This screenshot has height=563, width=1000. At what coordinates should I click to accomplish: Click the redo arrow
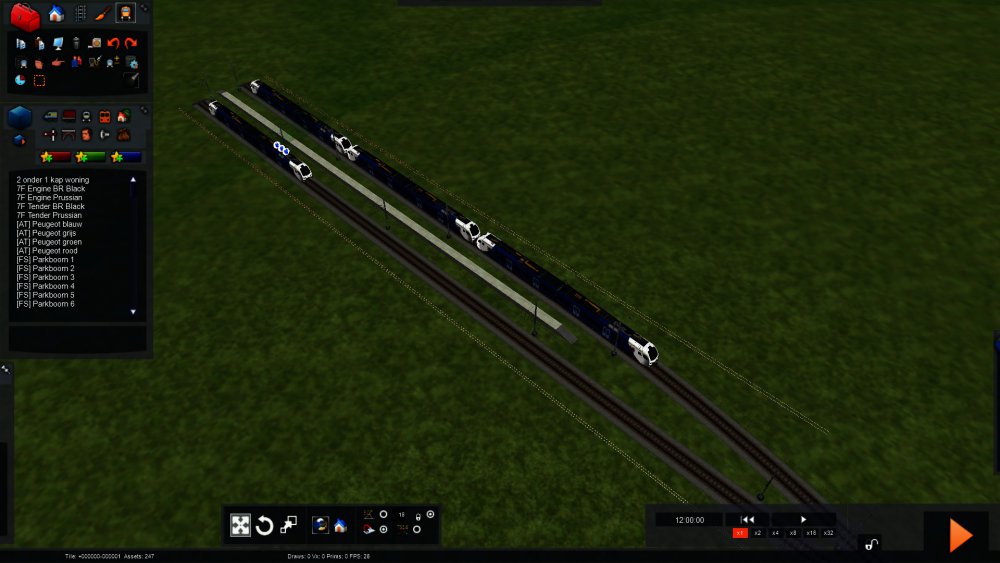[131, 43]
